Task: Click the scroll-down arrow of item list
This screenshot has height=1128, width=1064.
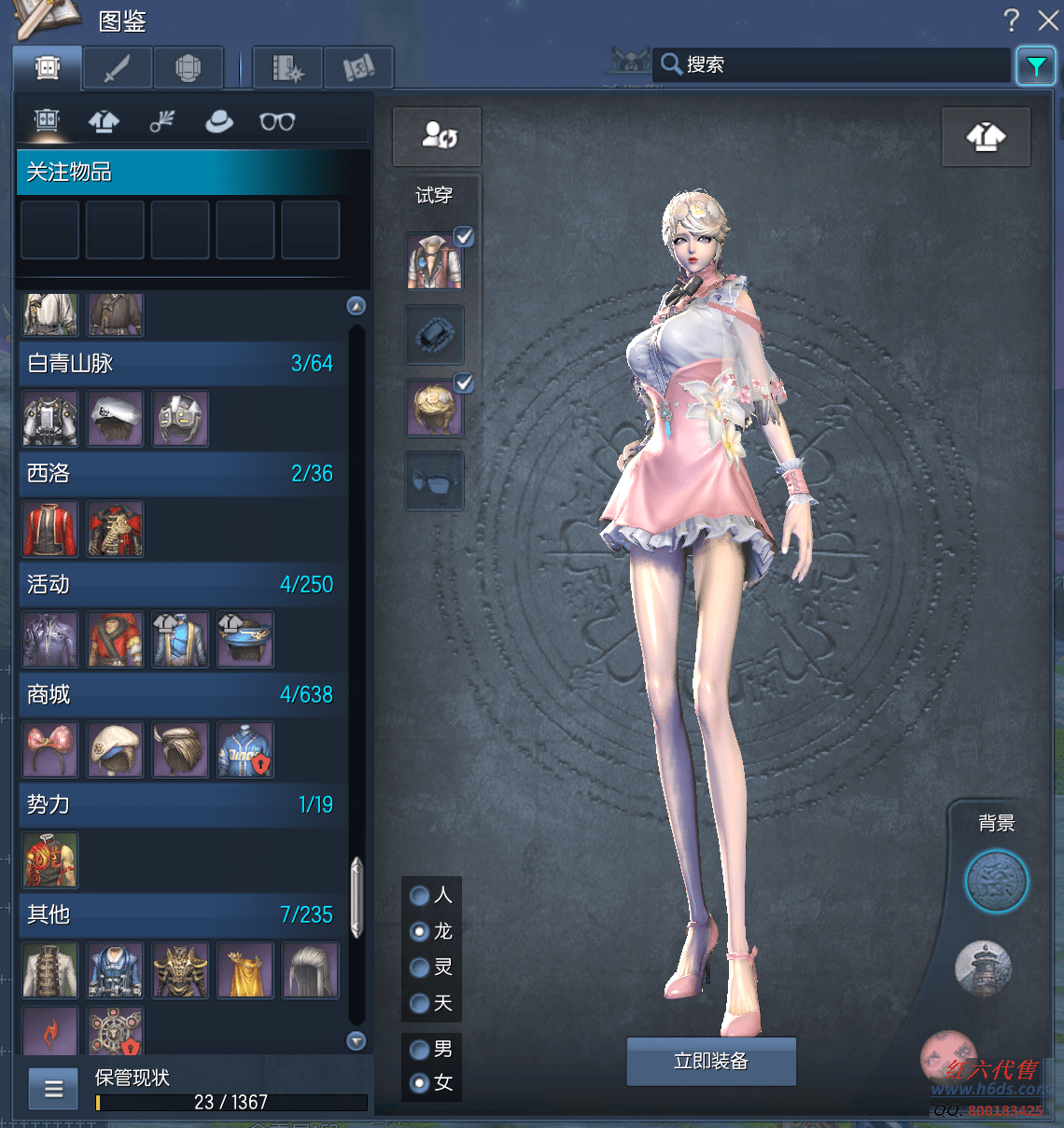Action: [x=357, y=1041]
